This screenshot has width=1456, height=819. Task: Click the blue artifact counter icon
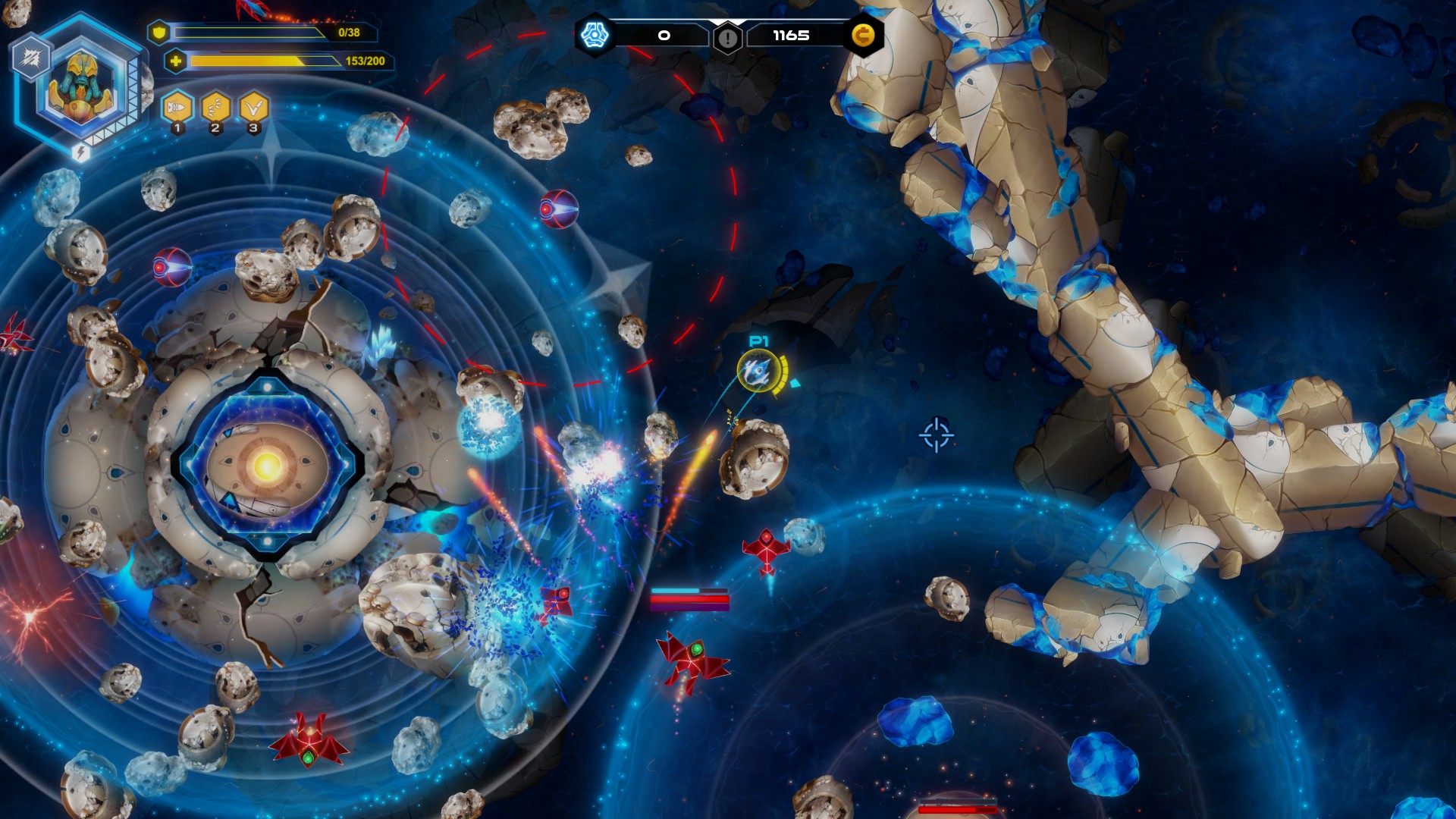coord(596,33)
